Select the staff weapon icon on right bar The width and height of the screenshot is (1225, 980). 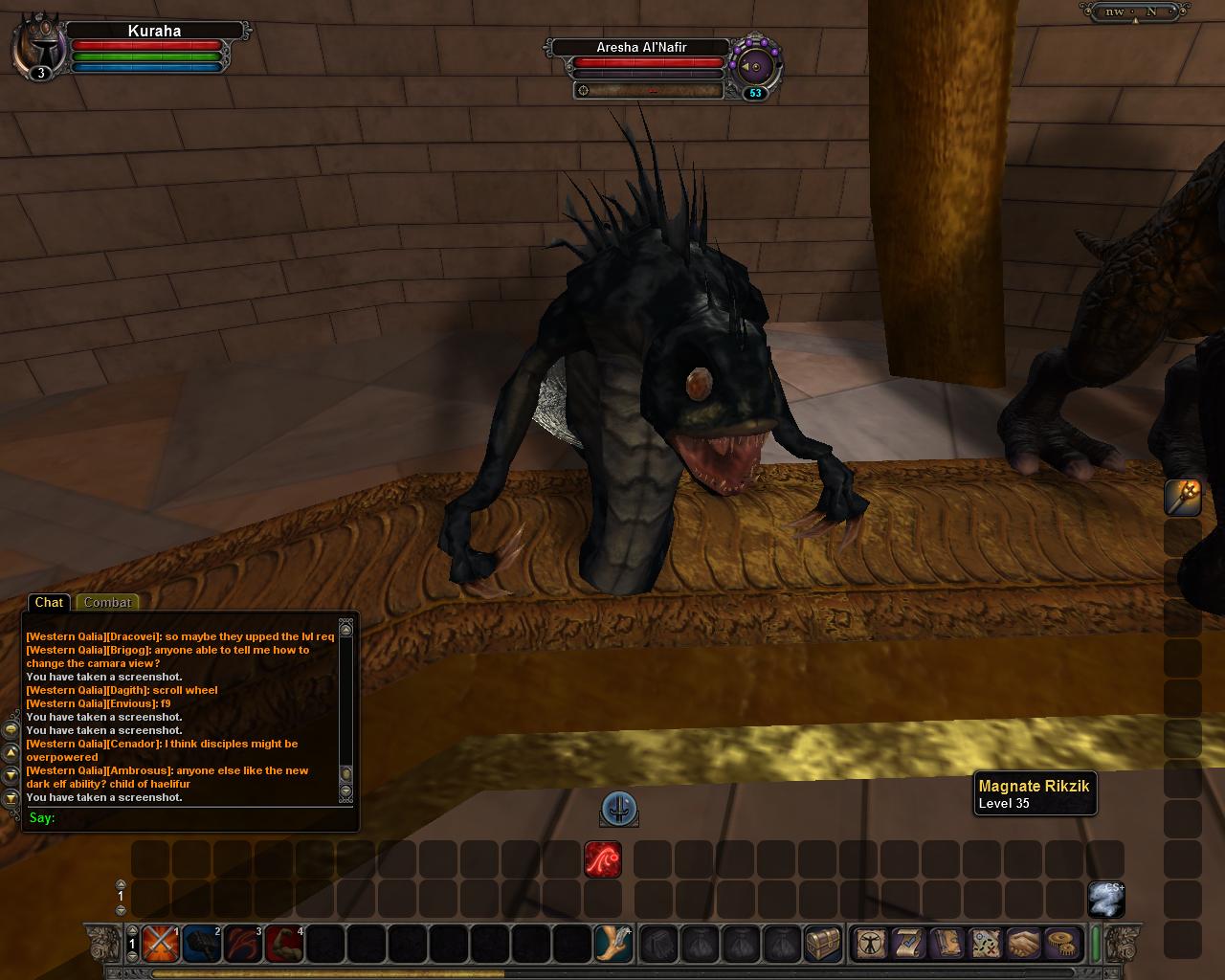click(x=1182, y=498)
